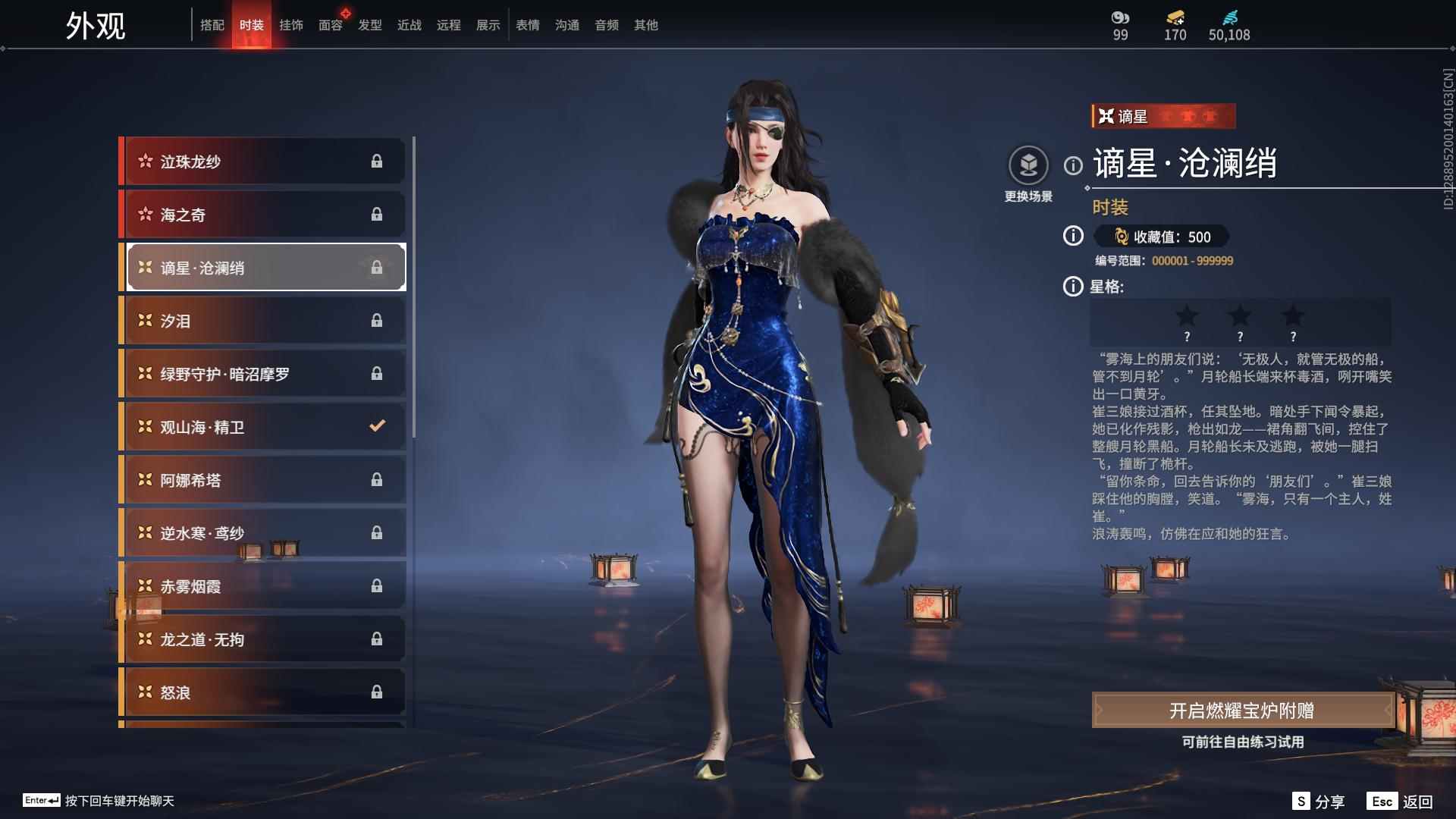Click the lock icon on 汐泪 outfit

click(377, 320)
